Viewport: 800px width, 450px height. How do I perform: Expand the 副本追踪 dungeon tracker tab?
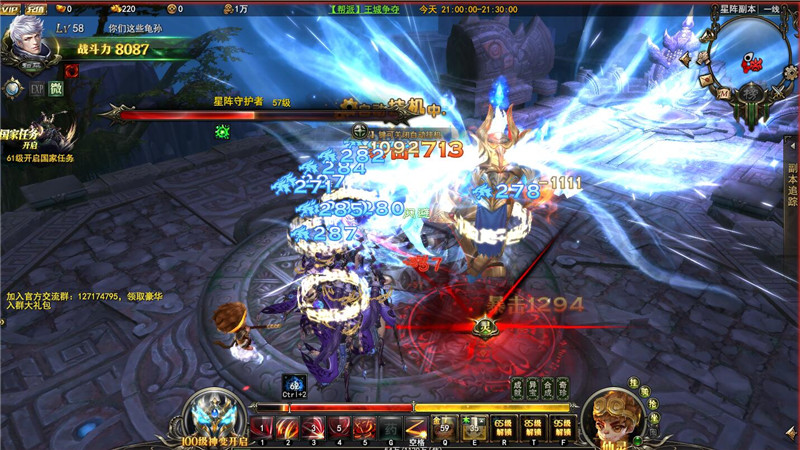792,185
